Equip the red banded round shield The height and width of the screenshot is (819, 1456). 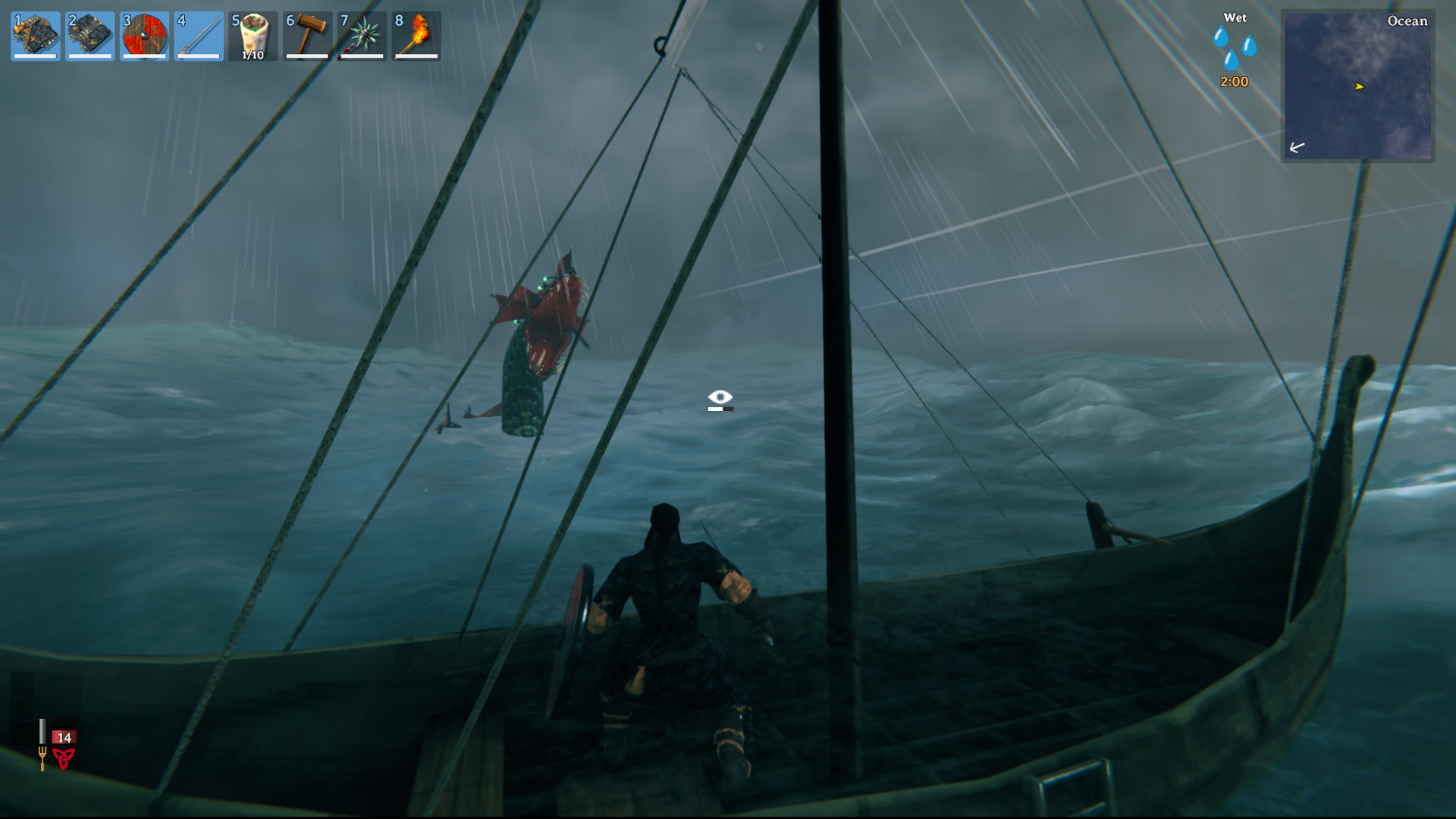pyautogui.click(x=145, y=36)
